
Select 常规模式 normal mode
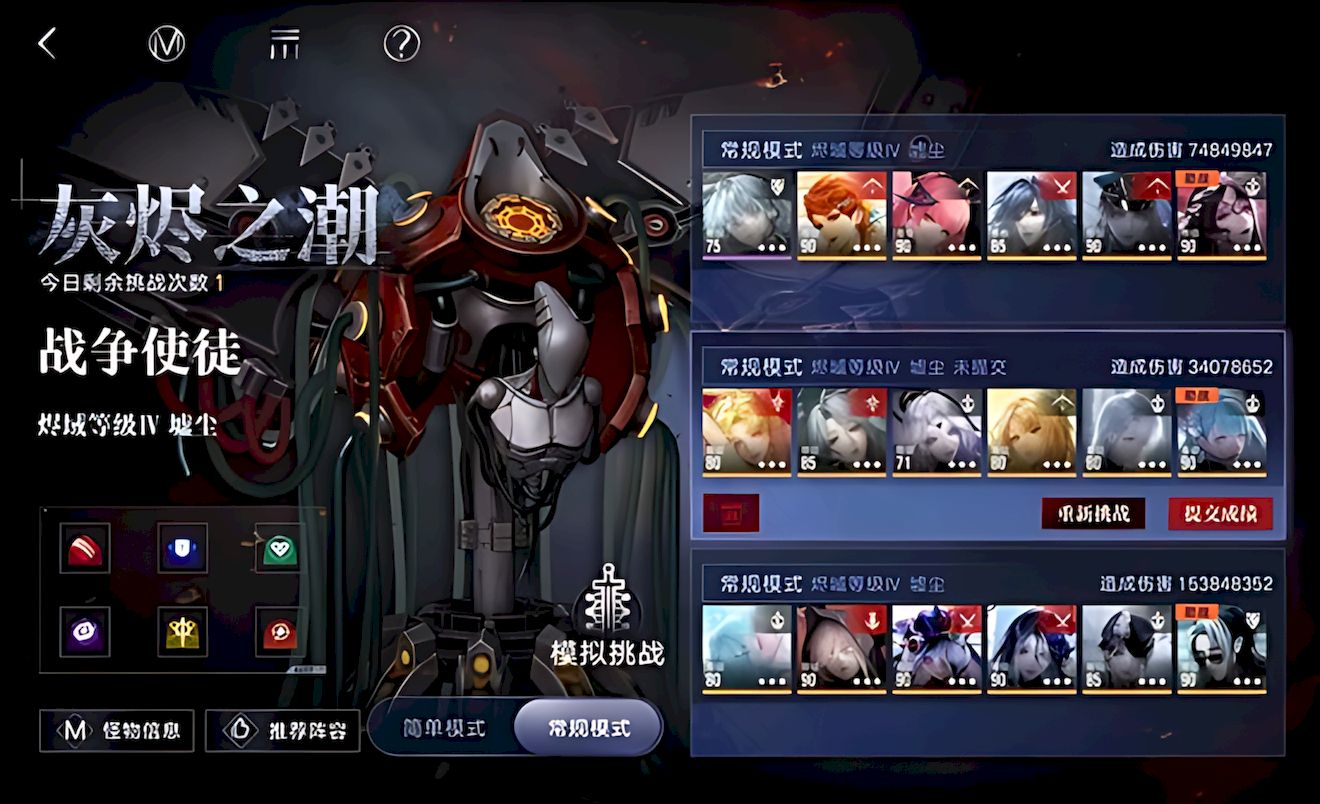(x=588, y=728)
